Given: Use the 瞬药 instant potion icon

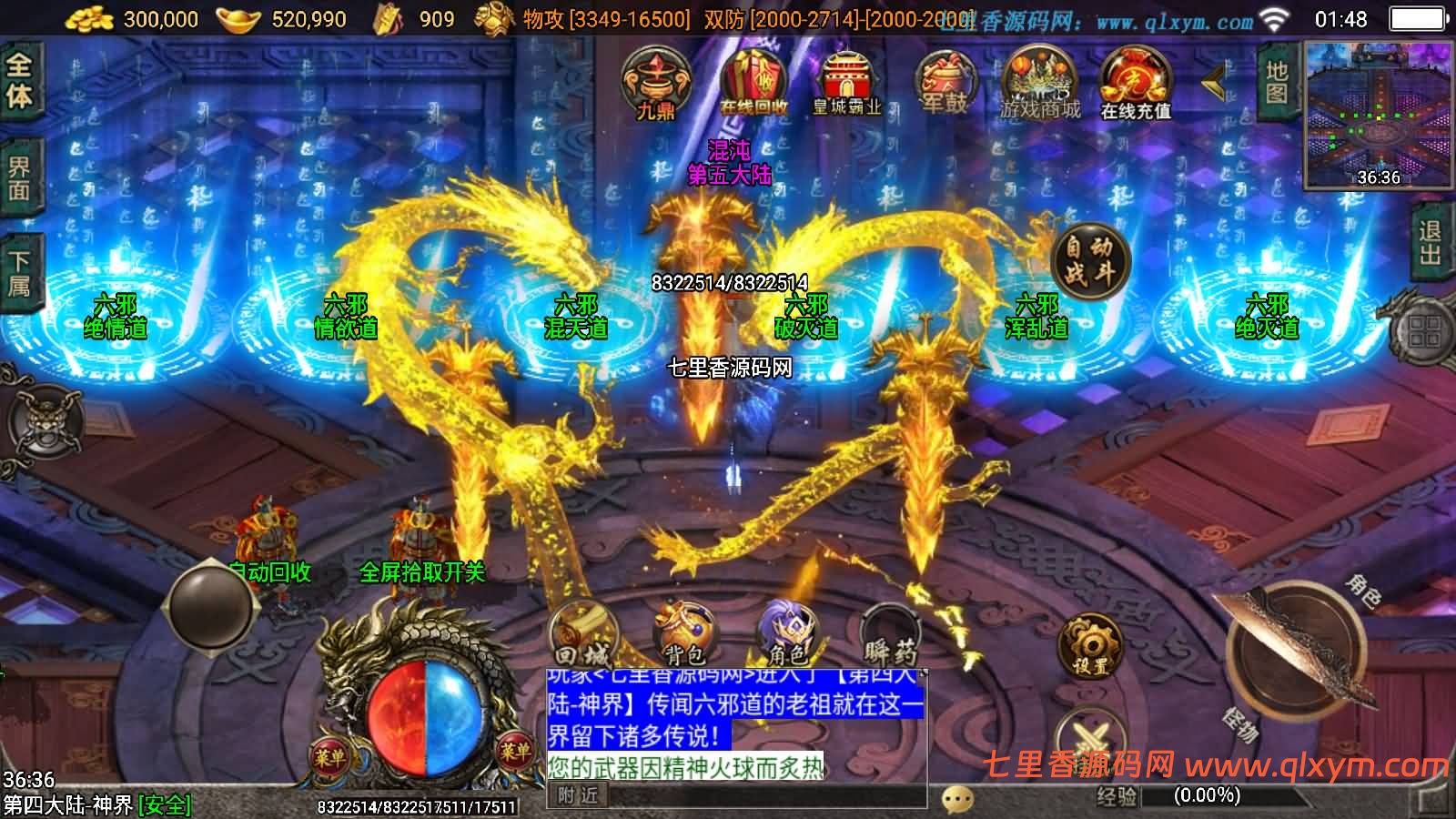Looking at the screenshot, I should coord(887,630).
